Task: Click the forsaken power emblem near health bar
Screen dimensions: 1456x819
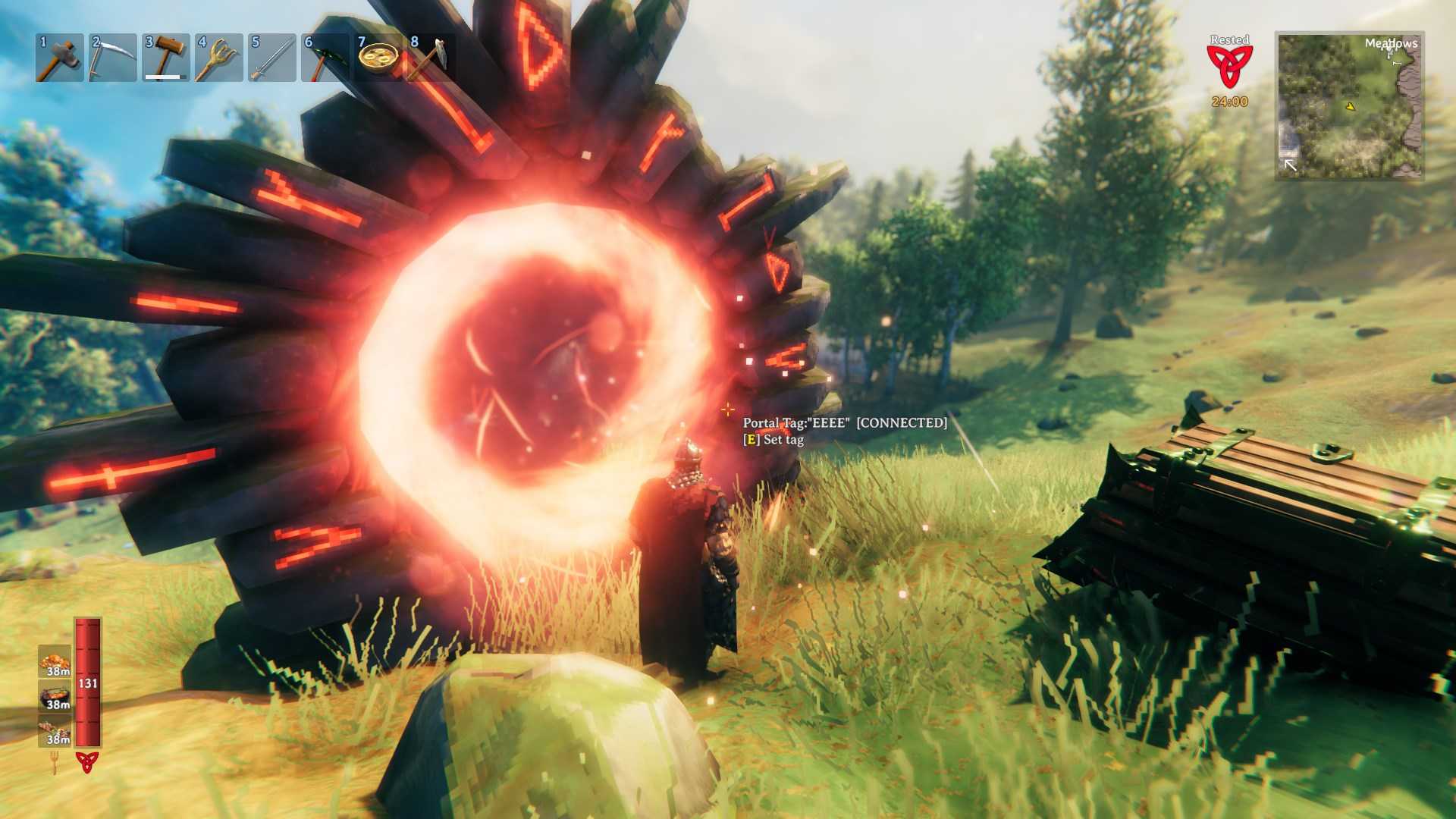Action: (x=87, y=762)
